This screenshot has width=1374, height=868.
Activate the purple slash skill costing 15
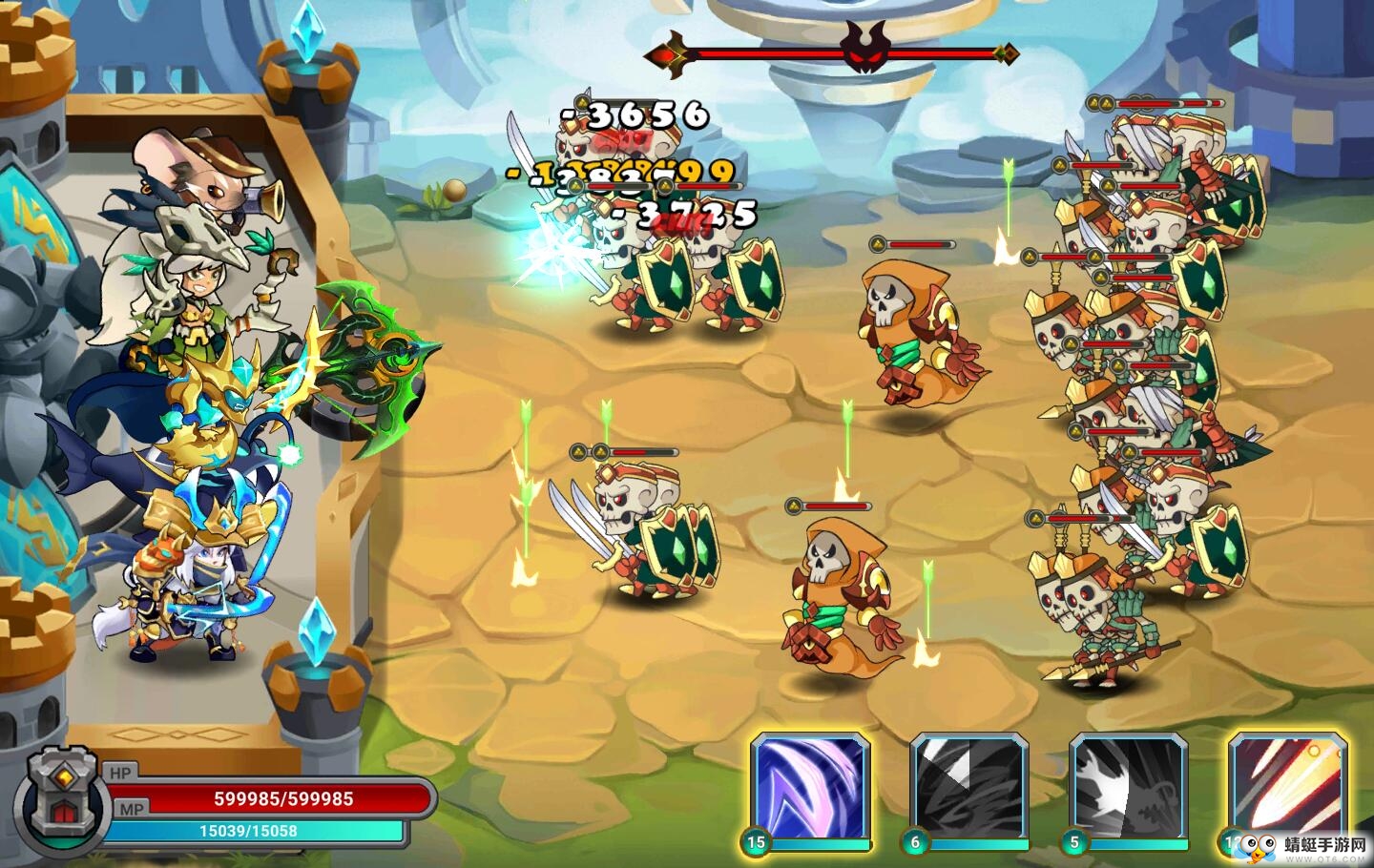click(x=810, y=788)
